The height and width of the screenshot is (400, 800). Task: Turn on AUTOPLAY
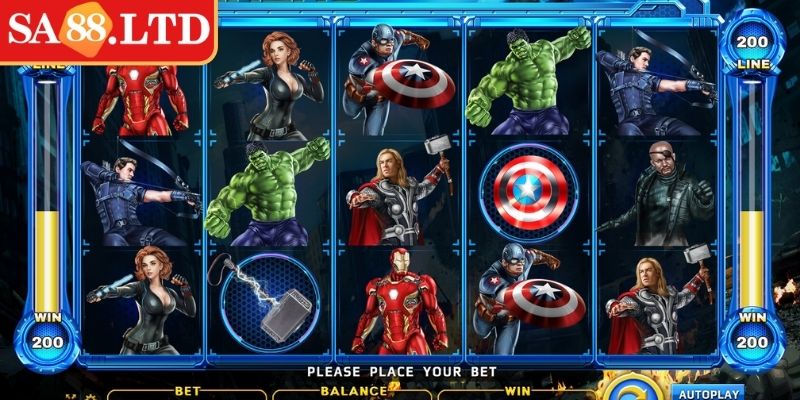click(706, 393)
